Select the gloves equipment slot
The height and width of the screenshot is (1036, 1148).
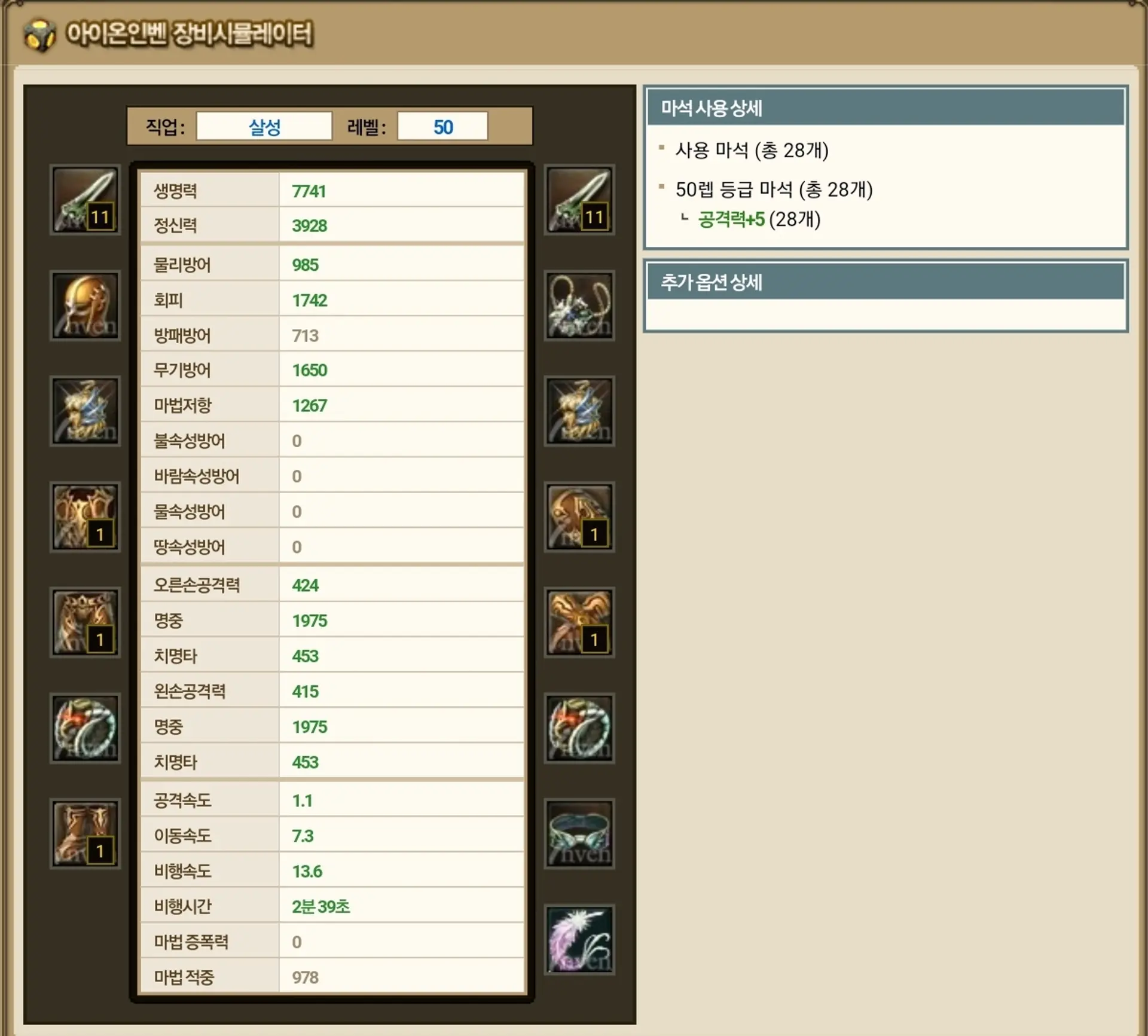(579, 623)
